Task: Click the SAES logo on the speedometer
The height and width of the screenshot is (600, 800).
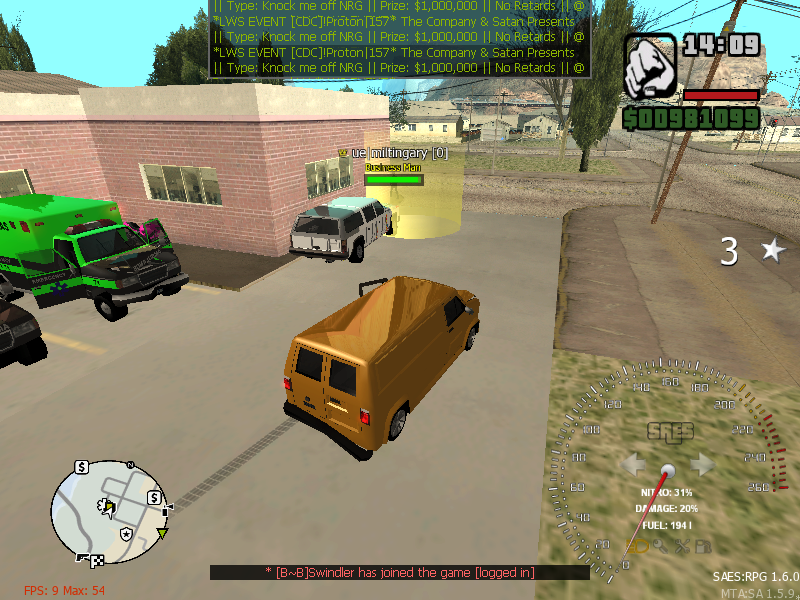Action: (x=669, y=432)
